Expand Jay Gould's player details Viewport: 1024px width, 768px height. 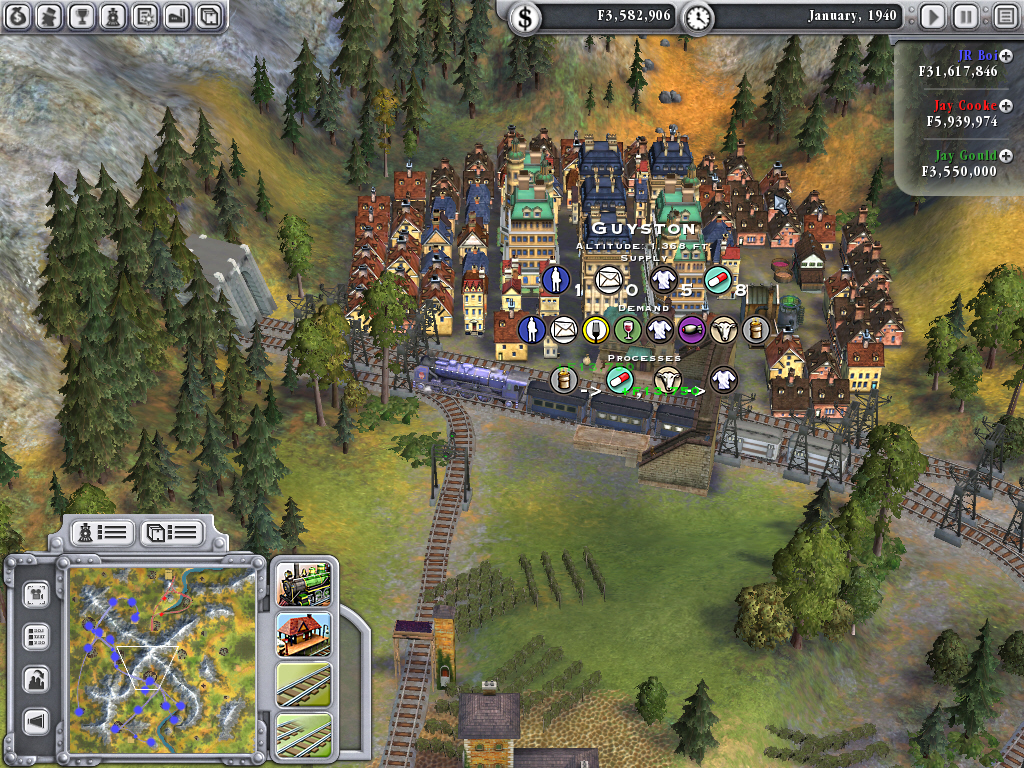[x=1006, y=155]
